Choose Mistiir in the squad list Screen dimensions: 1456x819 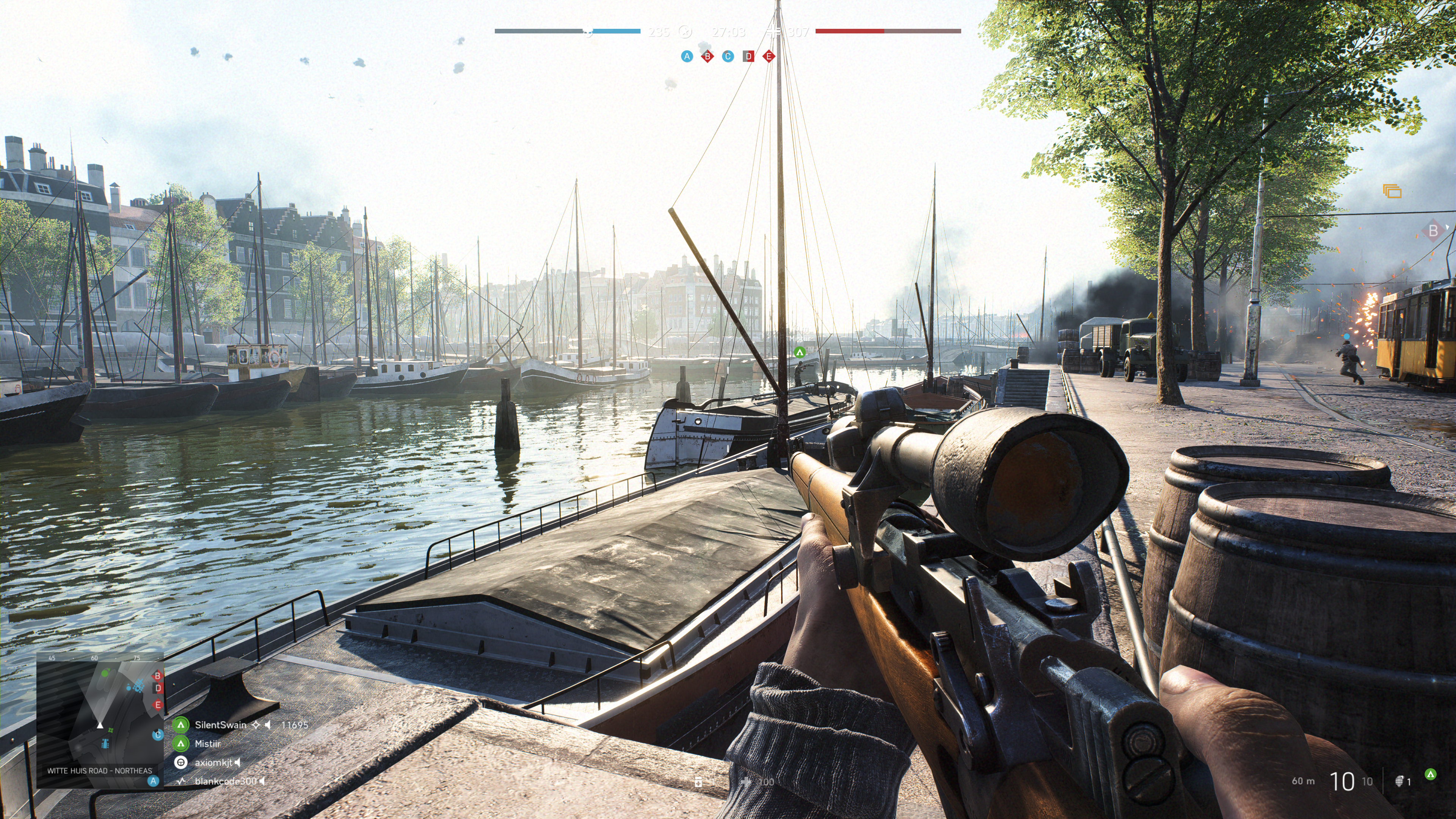point(207,744)
